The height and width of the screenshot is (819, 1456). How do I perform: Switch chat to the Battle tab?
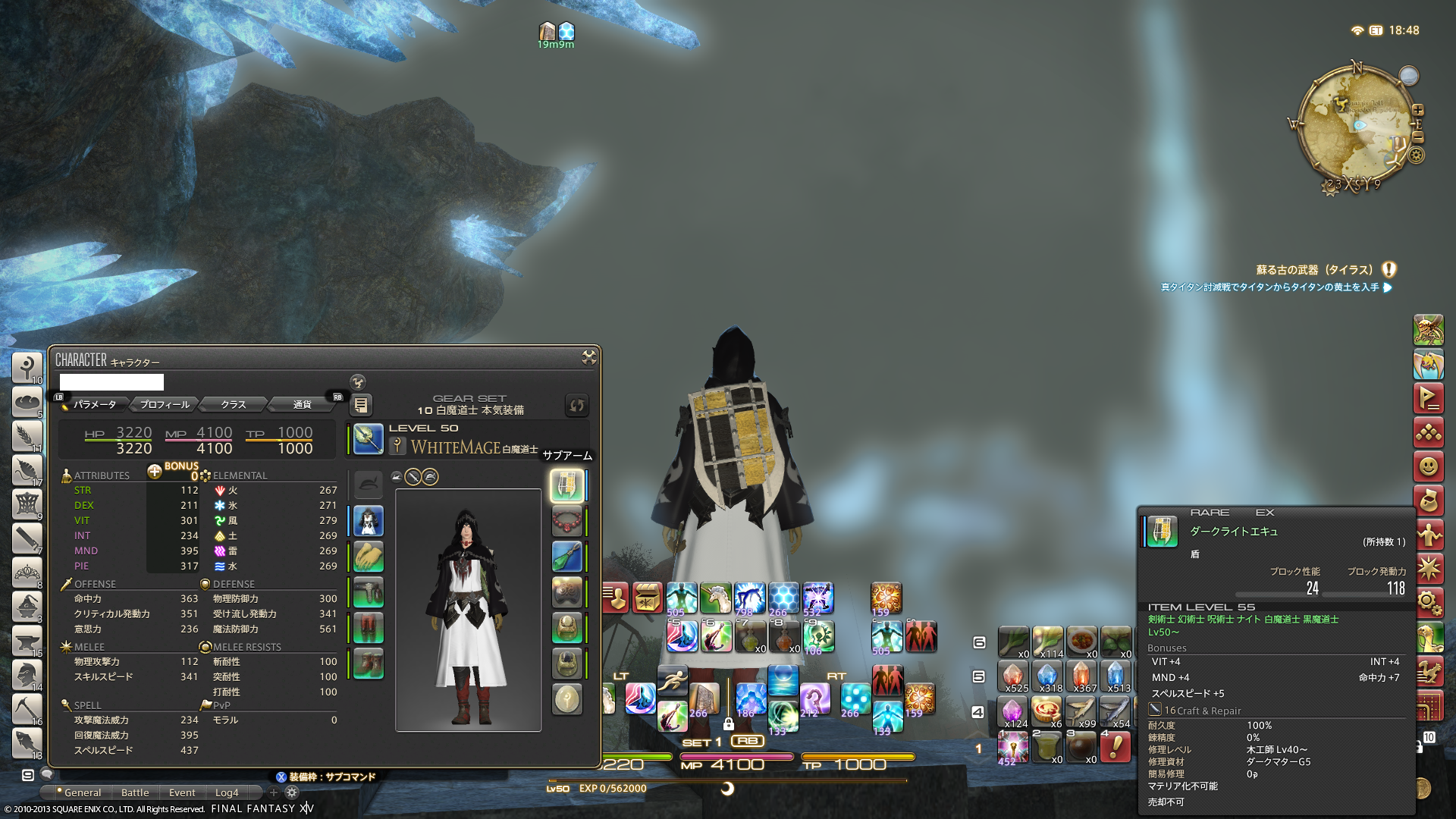[x=135, y=792]
